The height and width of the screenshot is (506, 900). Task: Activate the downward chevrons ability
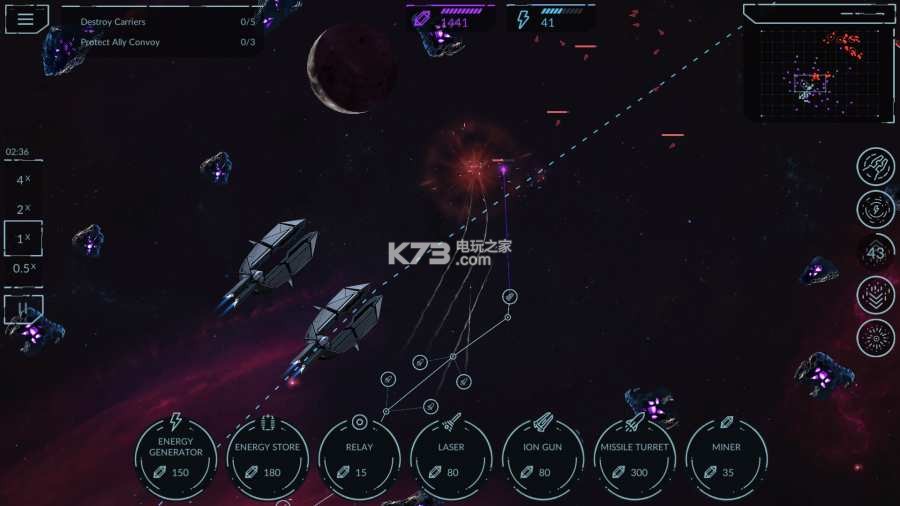[876, 296]
